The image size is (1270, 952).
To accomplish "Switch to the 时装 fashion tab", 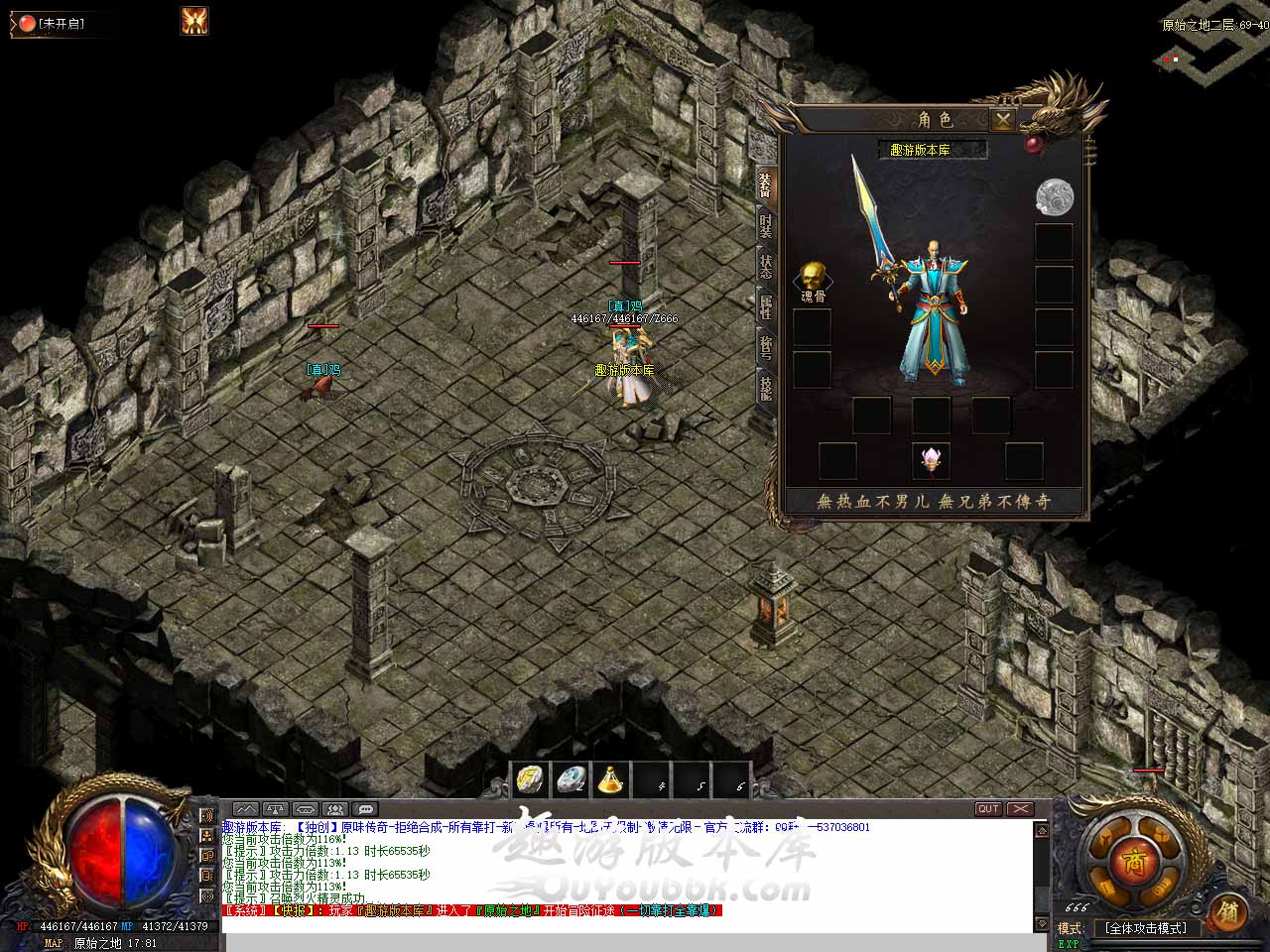I will [x=765, y=225].
